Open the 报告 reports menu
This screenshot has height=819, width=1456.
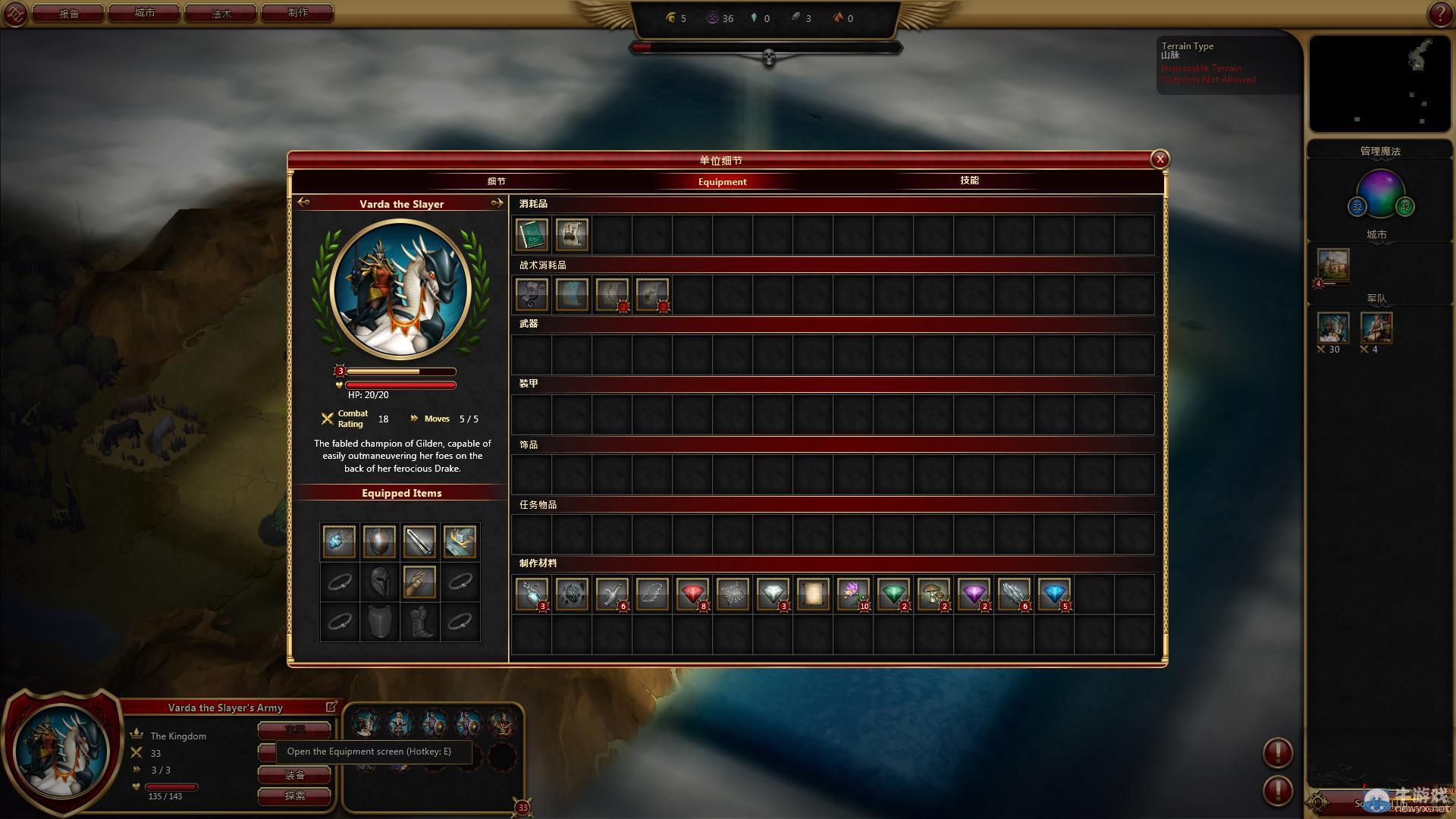(x=68, y=14)
